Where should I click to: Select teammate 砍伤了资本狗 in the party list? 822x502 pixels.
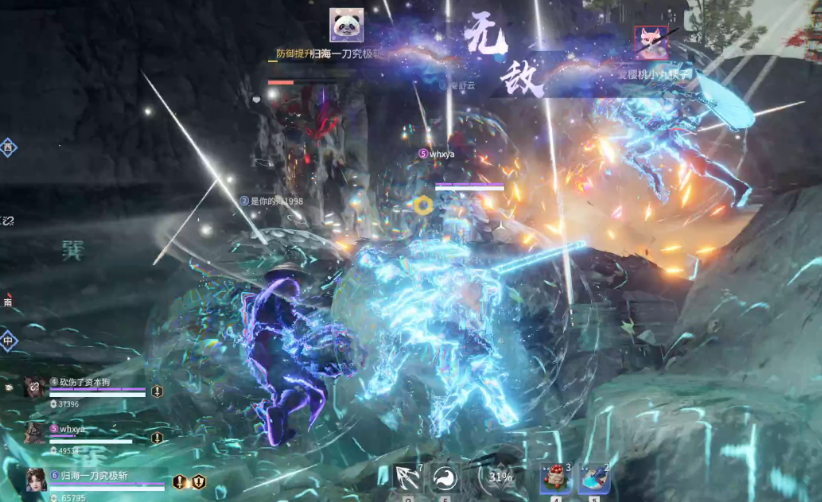[x=35, y=388]
